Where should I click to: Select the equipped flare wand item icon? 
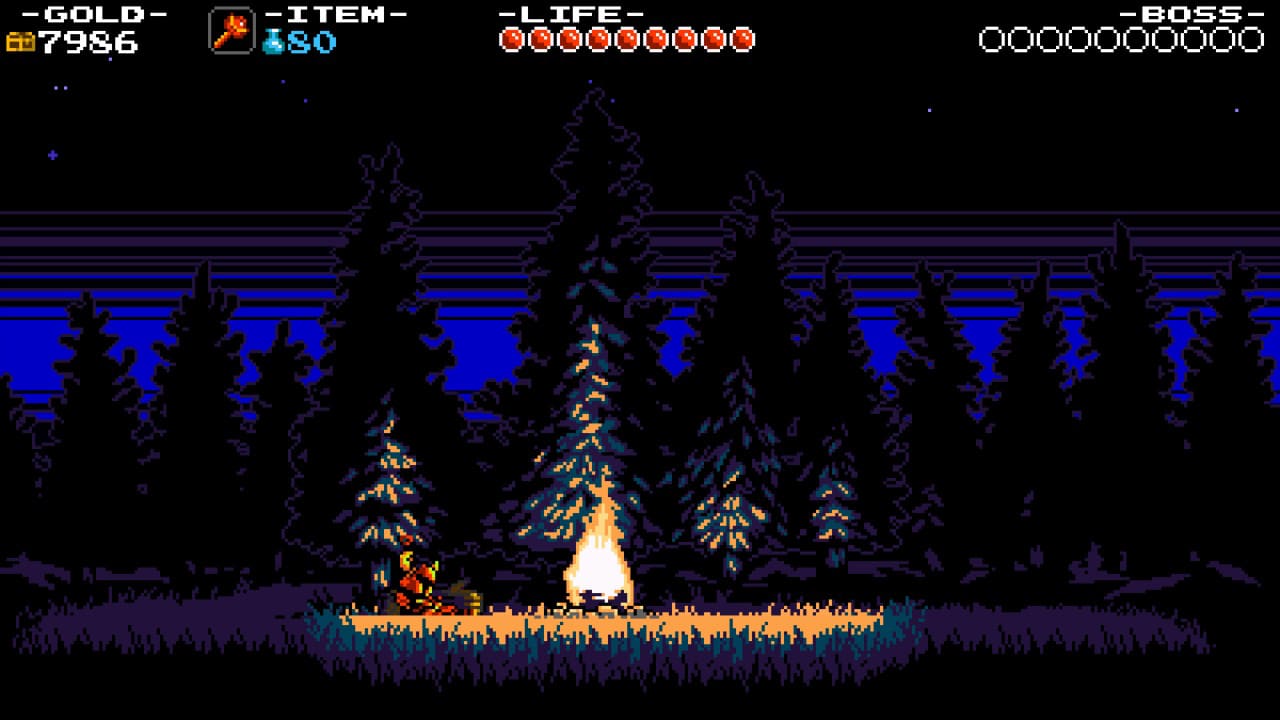pyautogui.click(x=231, y=31)
